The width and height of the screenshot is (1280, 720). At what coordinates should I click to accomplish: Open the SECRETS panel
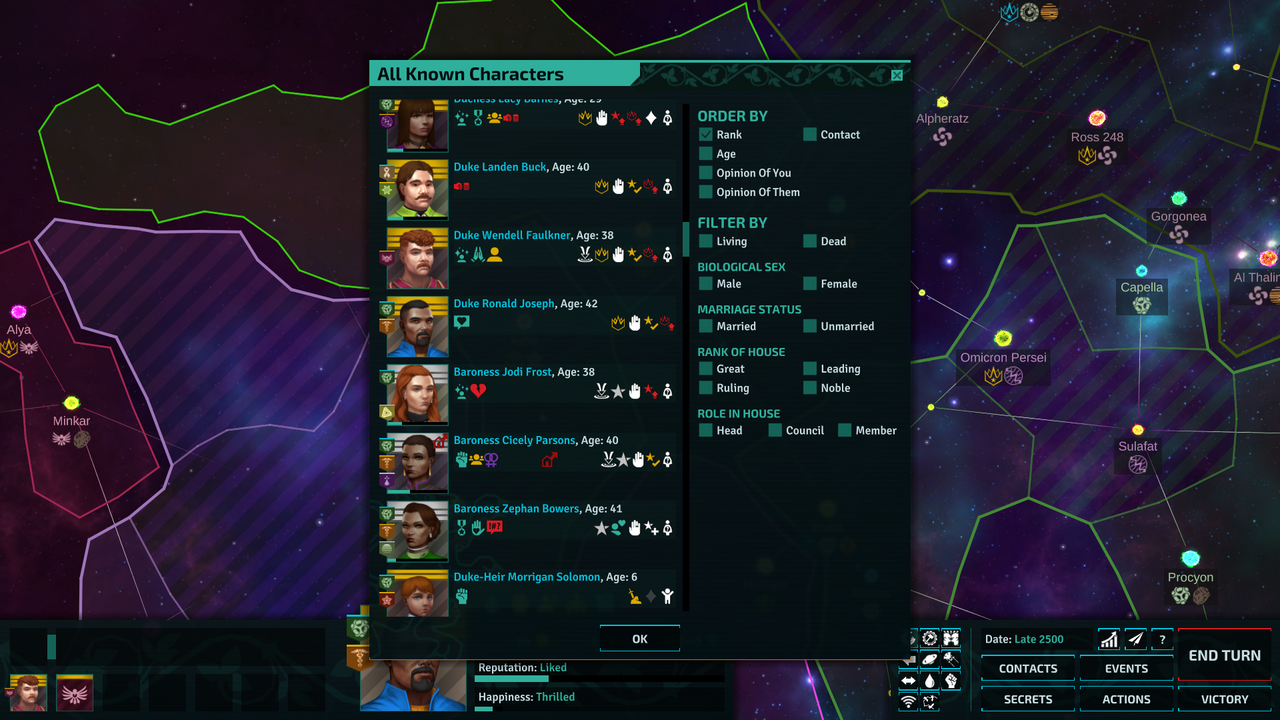point(1027,699)
